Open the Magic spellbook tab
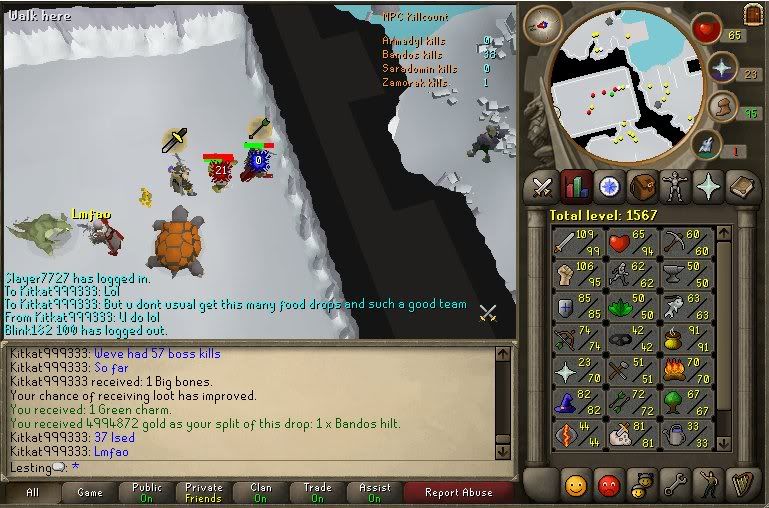The width and height of the screenshot is (769, 508). click(x=742, y=187)
